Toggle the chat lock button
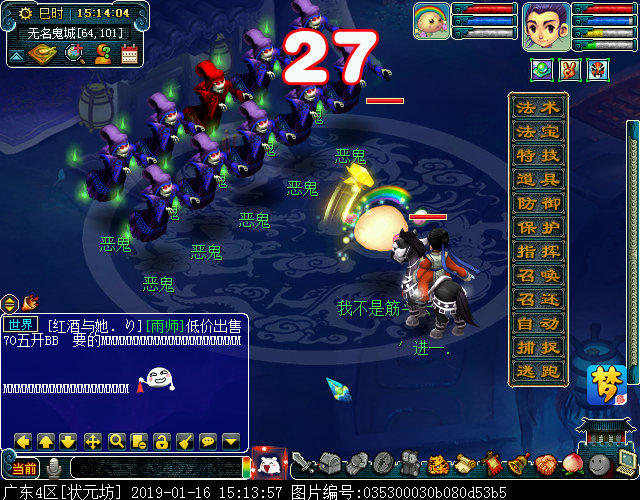This screenshot has height=500, width=640. click(x=162, y=441)
